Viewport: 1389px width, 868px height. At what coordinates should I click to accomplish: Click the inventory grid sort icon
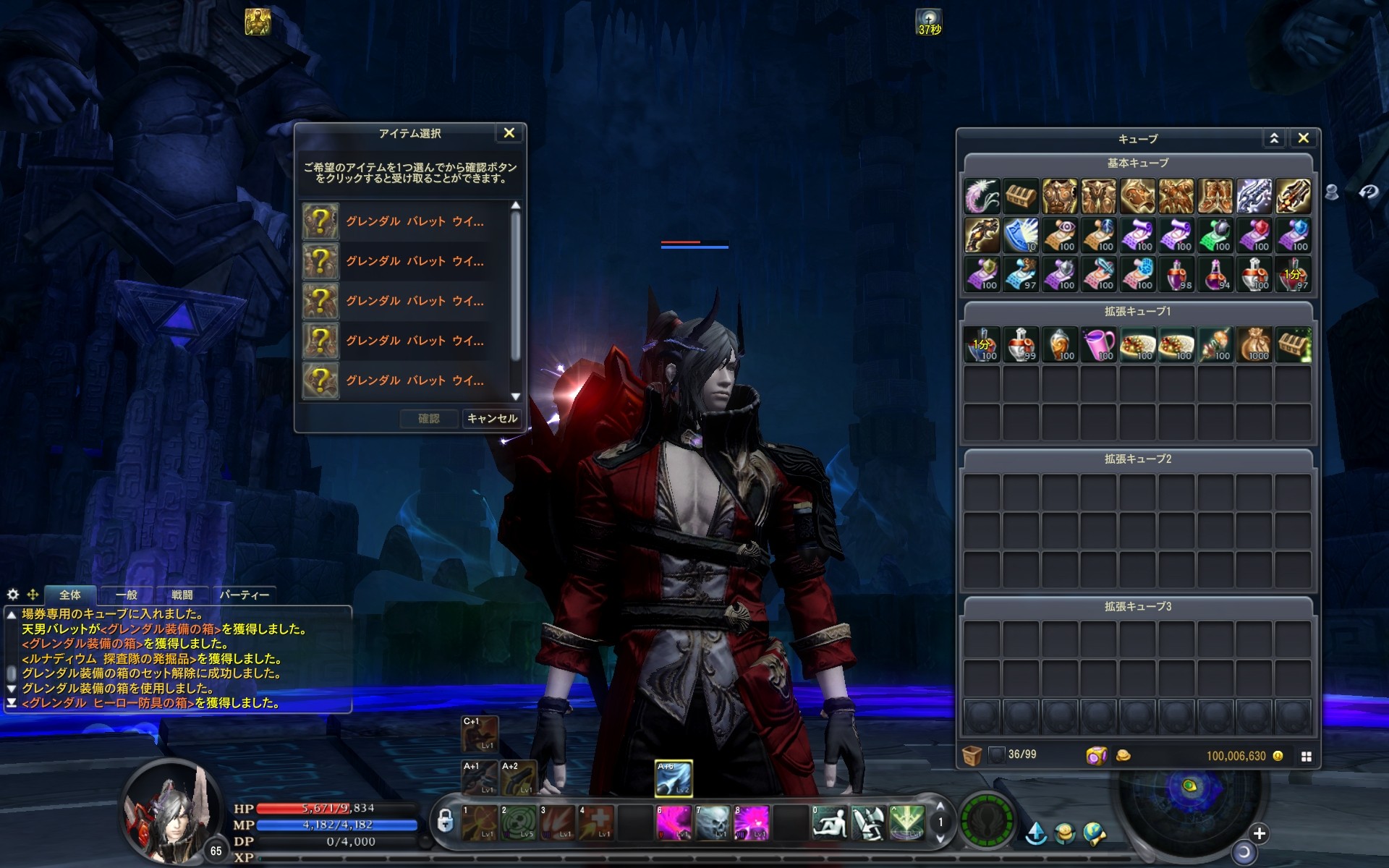1306,756
